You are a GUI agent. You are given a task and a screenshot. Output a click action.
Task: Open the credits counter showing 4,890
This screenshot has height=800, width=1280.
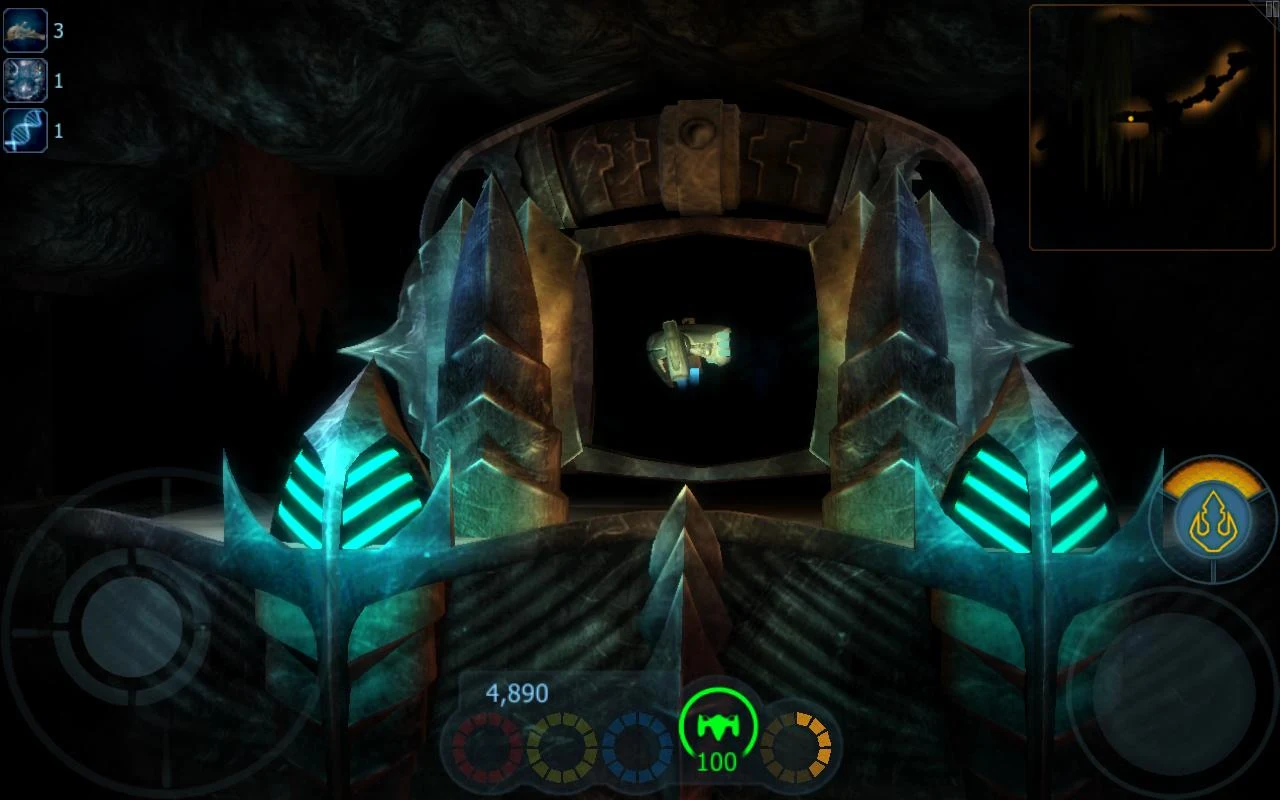516,692
